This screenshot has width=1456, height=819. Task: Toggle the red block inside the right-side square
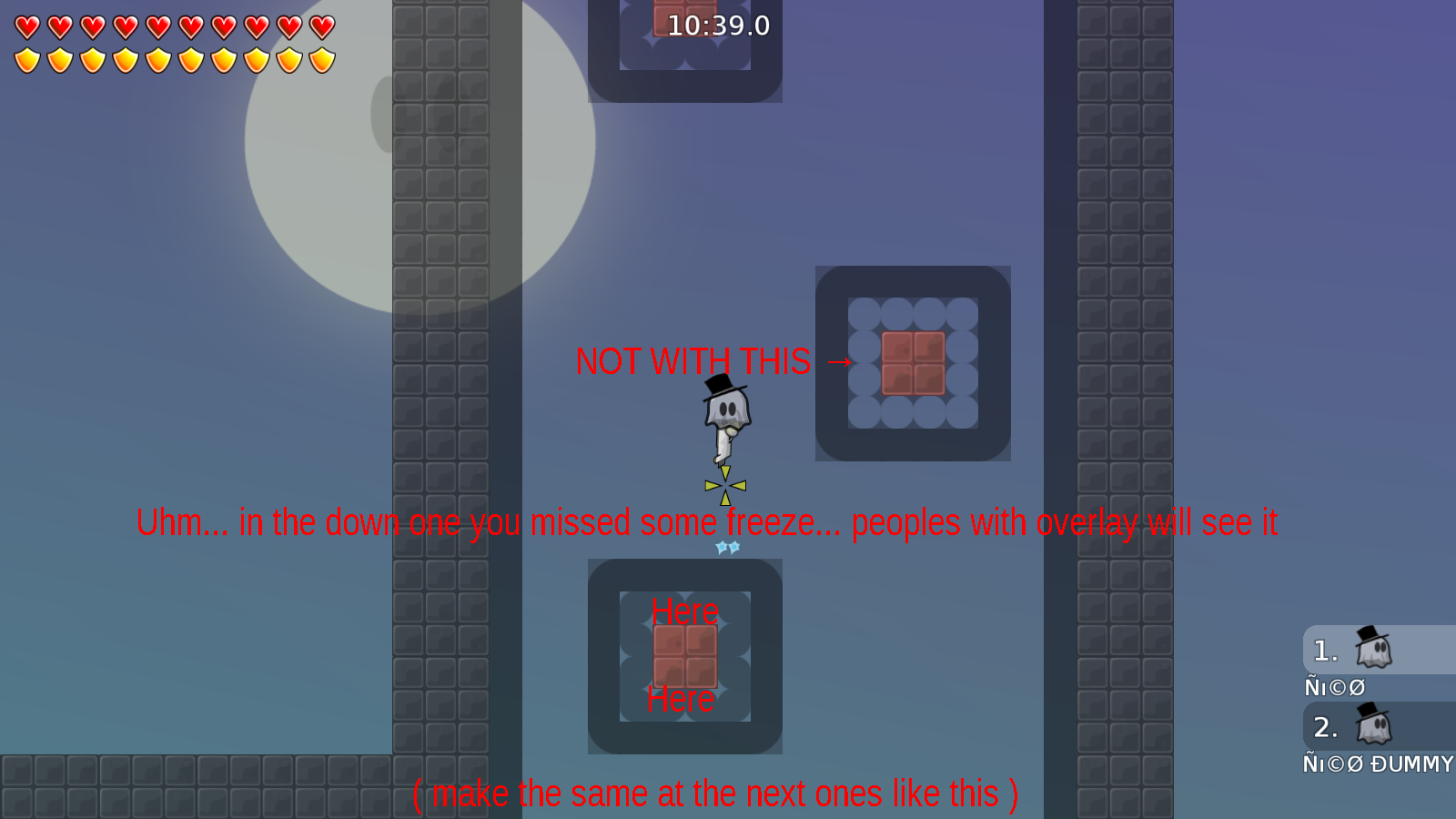coord(913,363)
